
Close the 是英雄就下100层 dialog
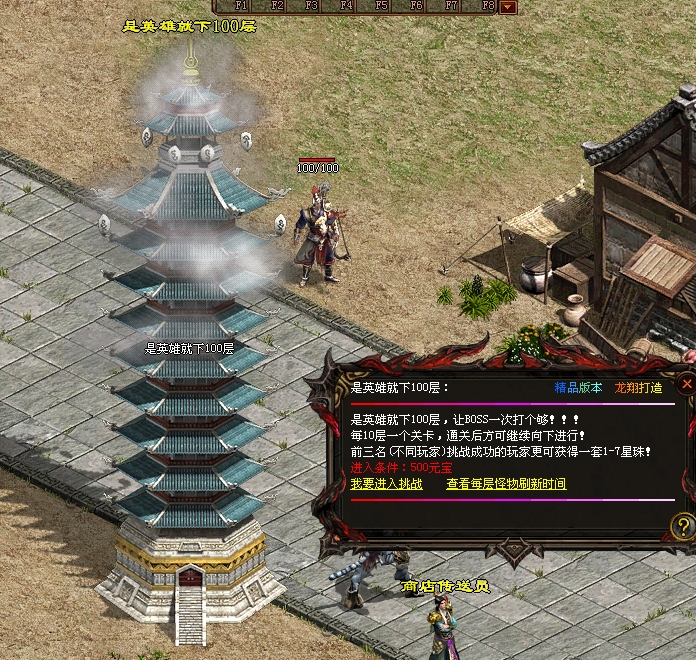(686, 383)
